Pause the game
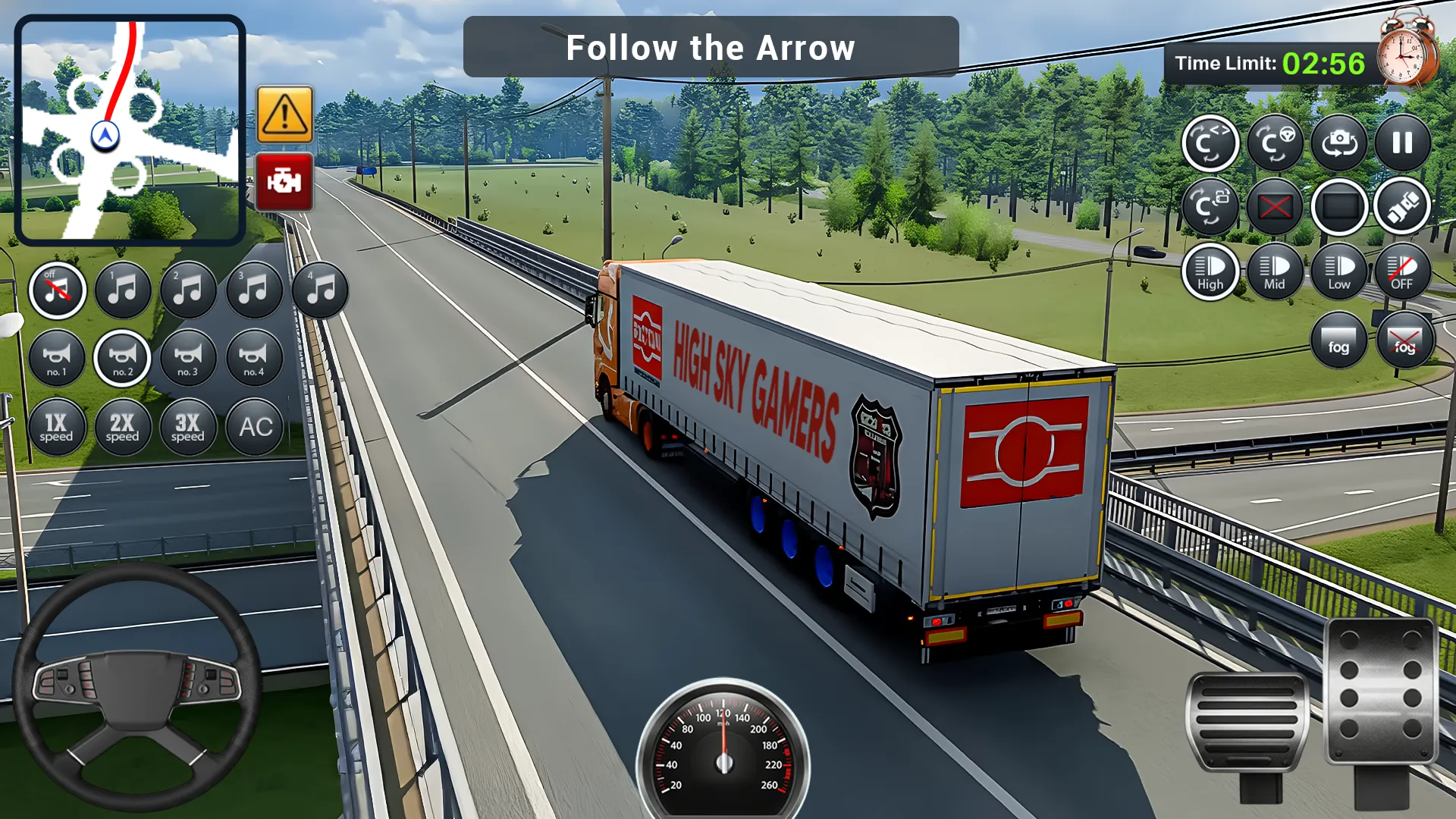This screenshot has width=1456, height=819. pyautogui.click(x=1402, y=143)
